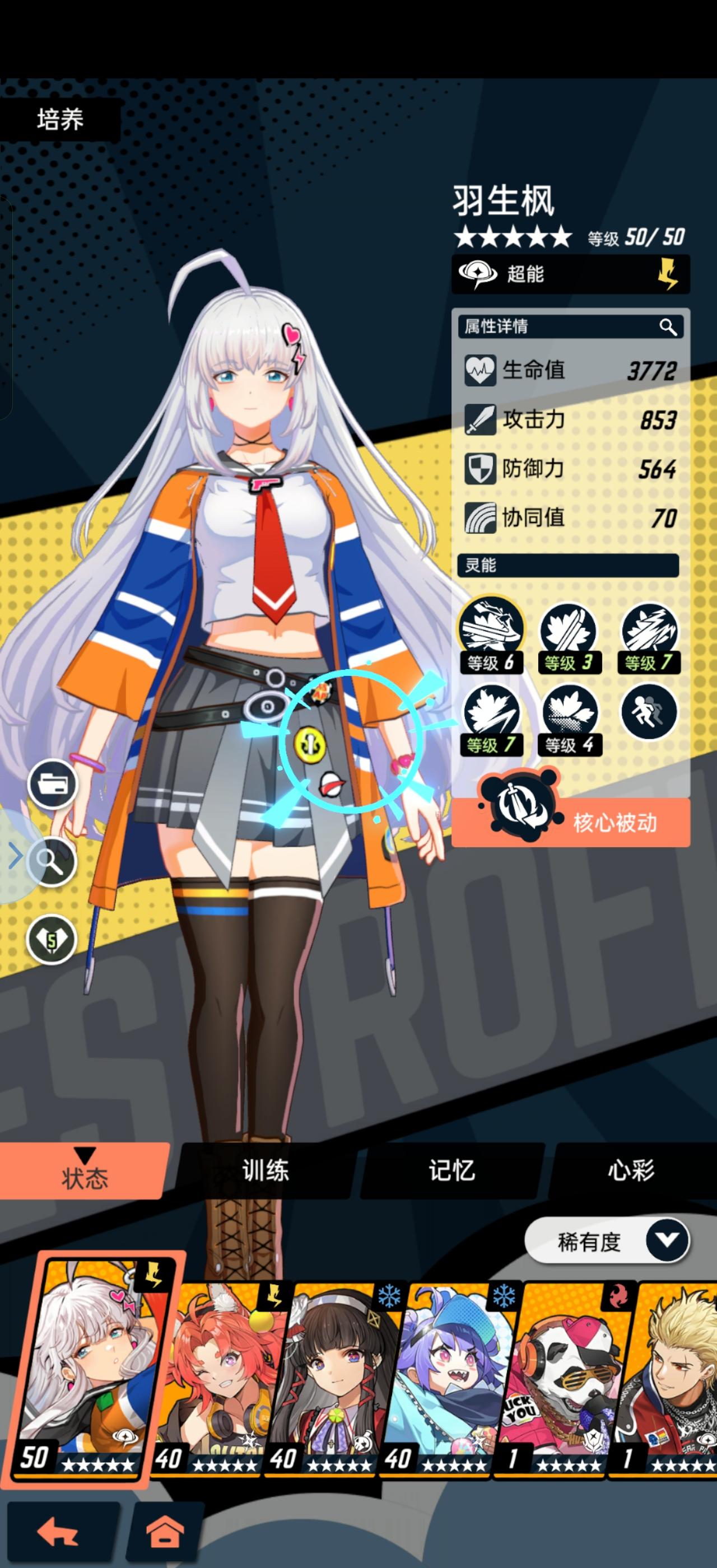
Task: Open the folder icon beside the character
Action: click(52, 785)
